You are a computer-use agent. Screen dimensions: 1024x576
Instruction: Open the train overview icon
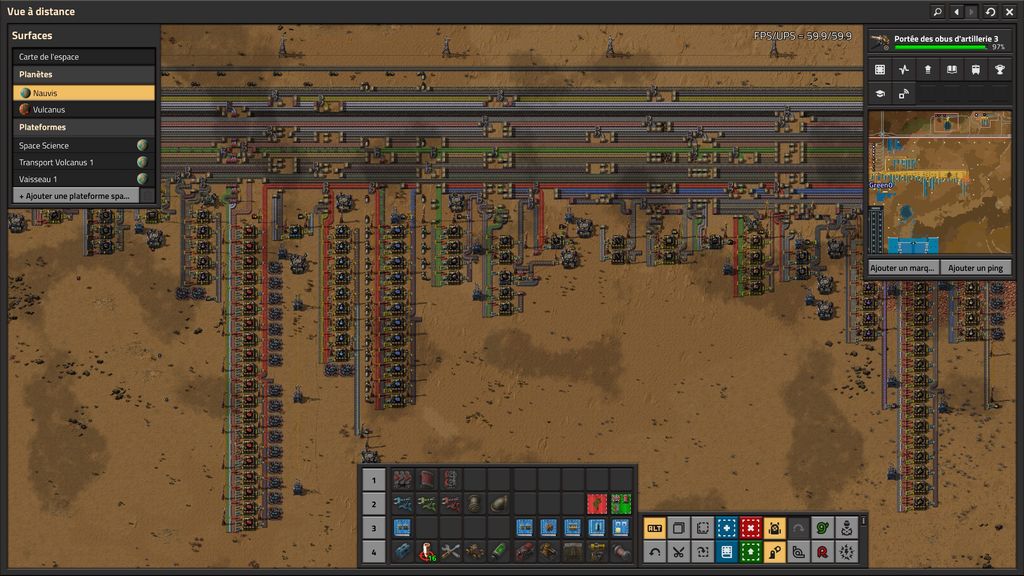click(x=975, y=70)
